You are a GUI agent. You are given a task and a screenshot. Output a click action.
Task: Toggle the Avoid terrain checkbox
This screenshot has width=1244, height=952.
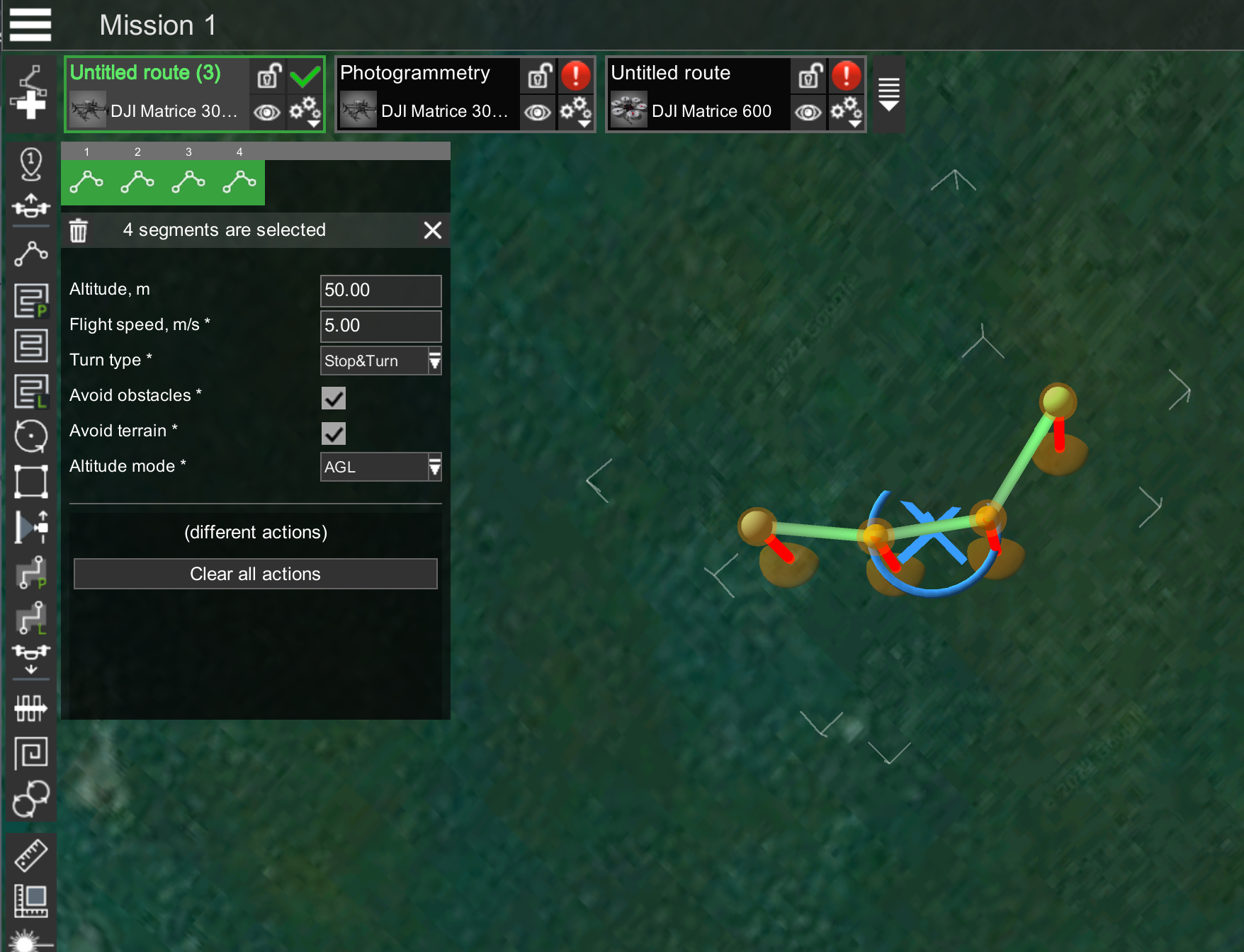point(334,433)
